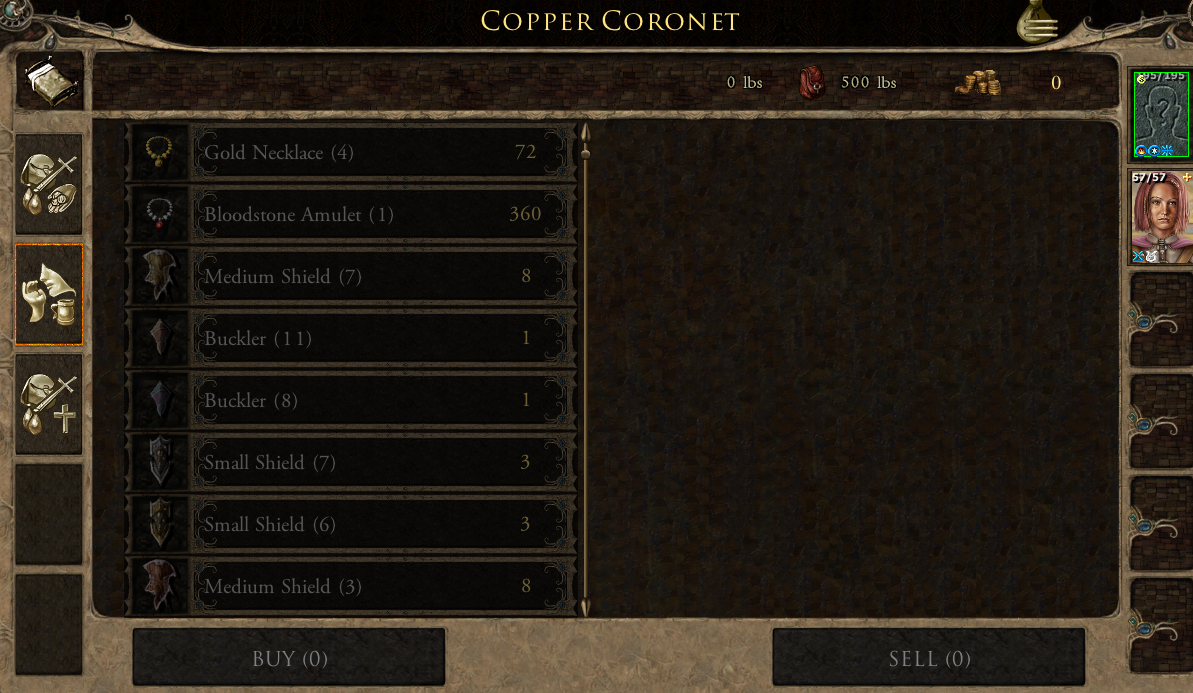Click the BUY (0) button
The image size is (1193, 693).
click(x=289, y=658)
